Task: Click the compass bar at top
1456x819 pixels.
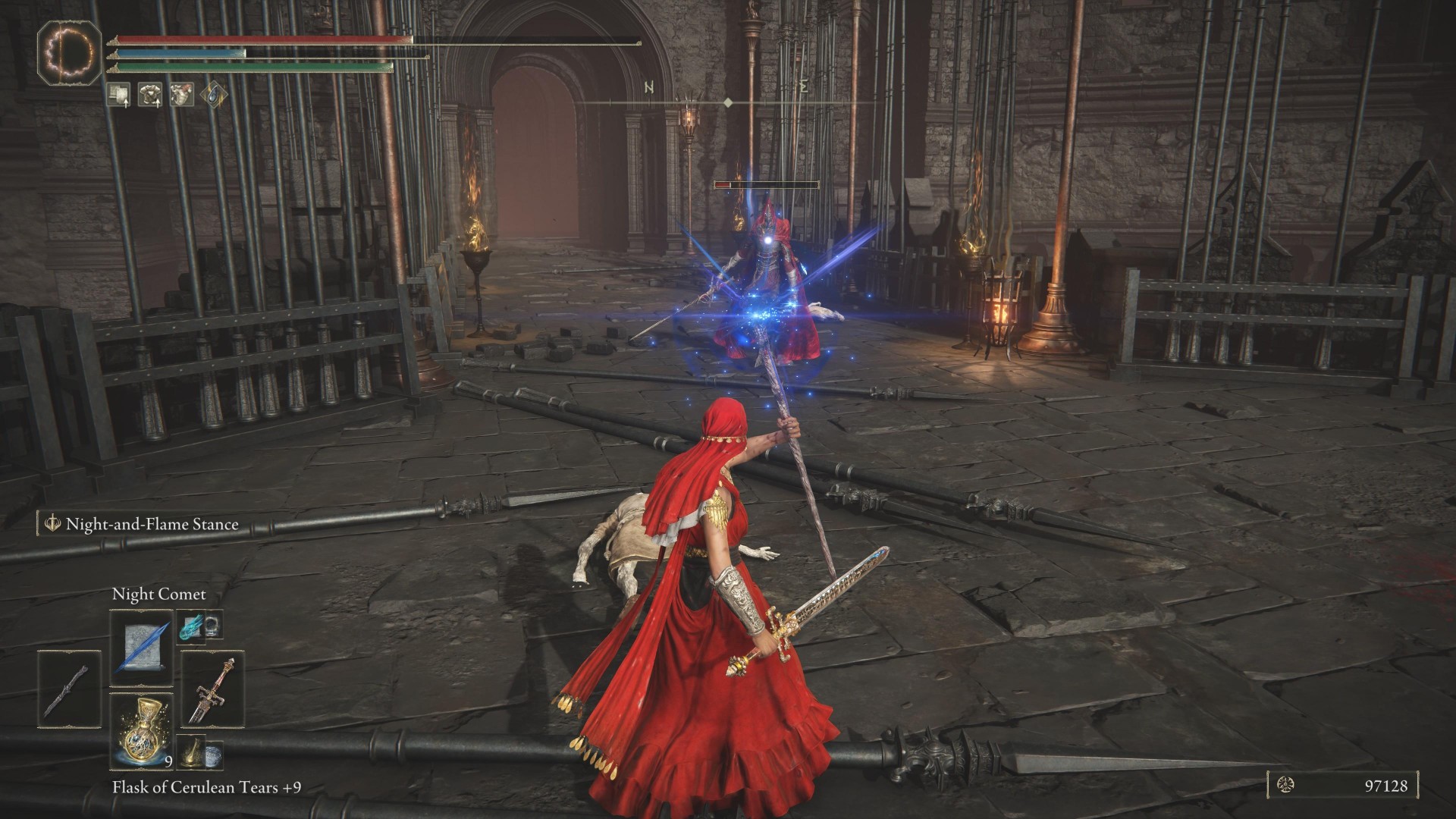Action: 728,102
